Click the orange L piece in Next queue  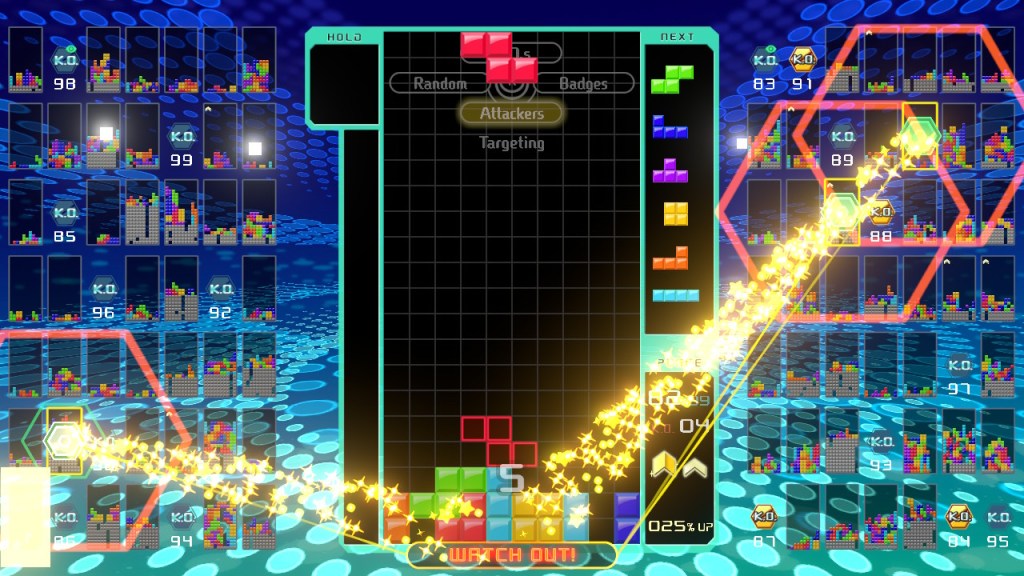point(671,258)
